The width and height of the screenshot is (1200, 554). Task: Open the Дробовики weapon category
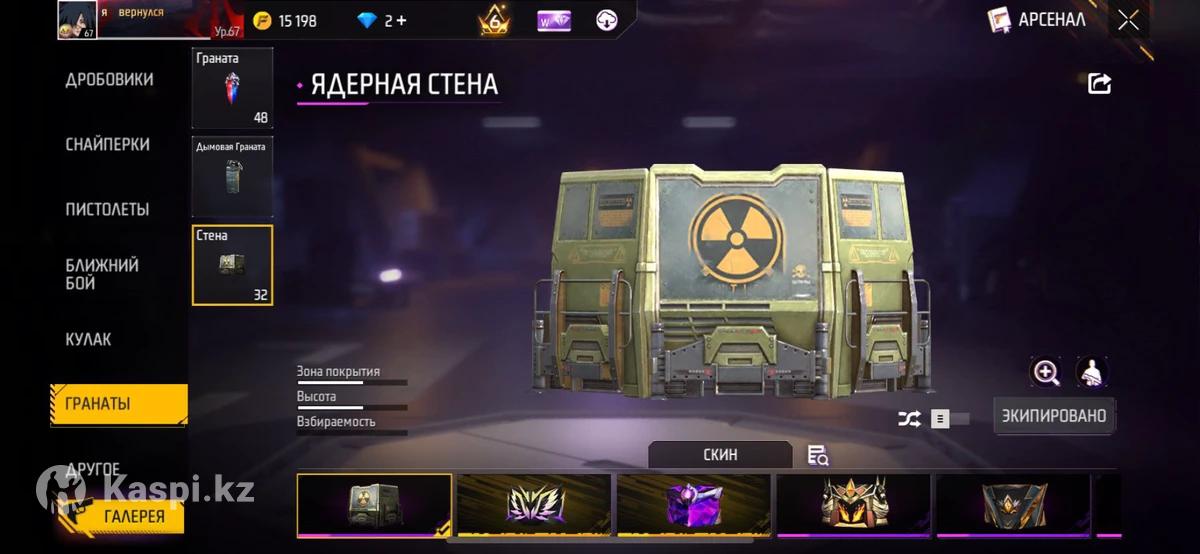(x=109, y=80)
